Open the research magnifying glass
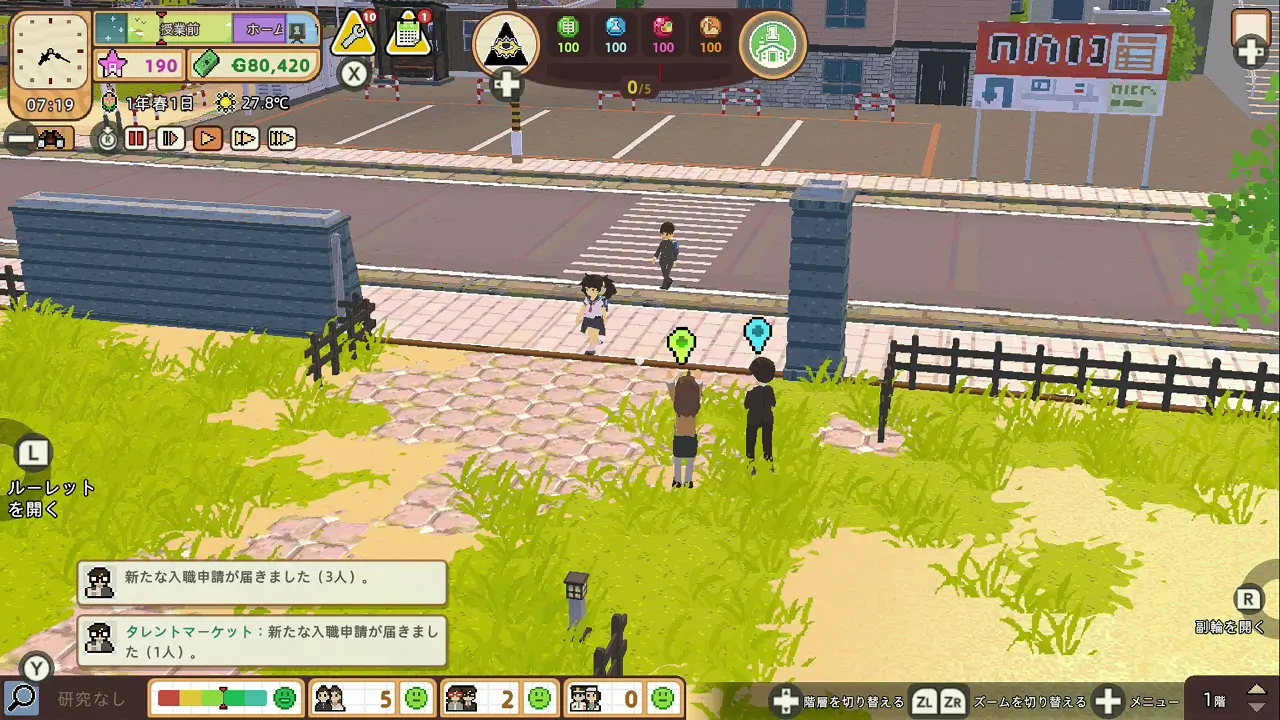The image size is (1280, 720). click(x=20, y=698)
